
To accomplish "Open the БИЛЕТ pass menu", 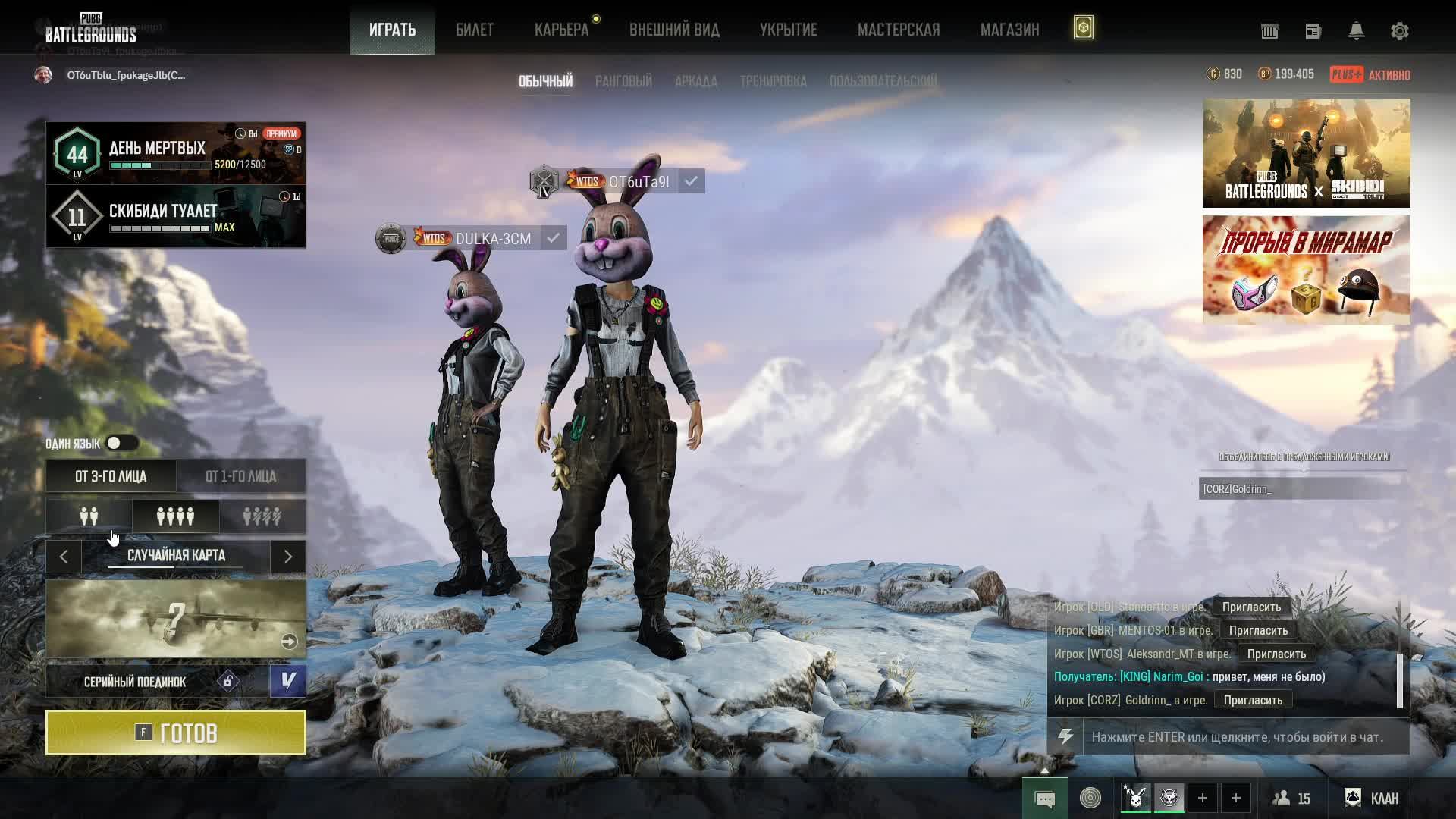I will pyautogui.click(x=475, y=30).
